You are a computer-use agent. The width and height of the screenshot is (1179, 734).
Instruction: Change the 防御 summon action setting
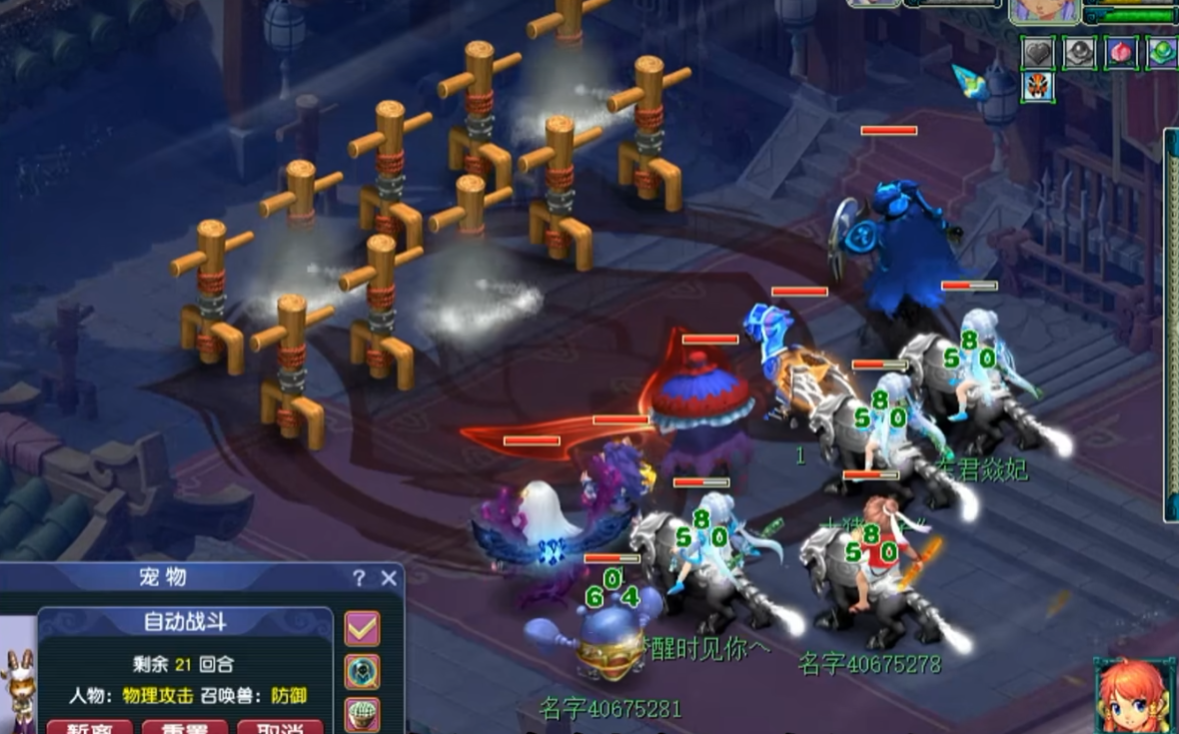tap(288, 695)
